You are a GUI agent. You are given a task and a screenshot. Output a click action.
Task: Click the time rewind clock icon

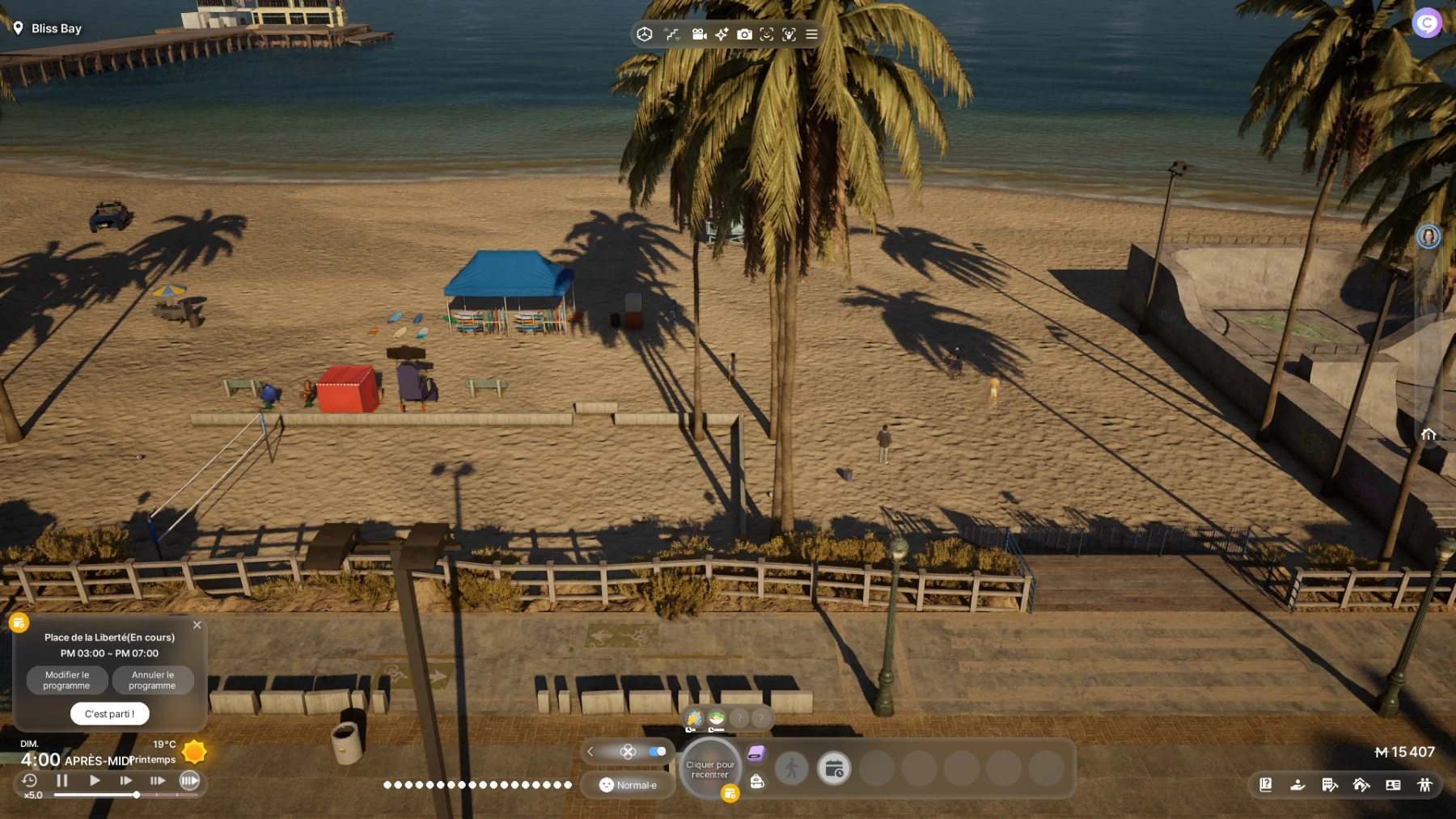tap(30, 780)
